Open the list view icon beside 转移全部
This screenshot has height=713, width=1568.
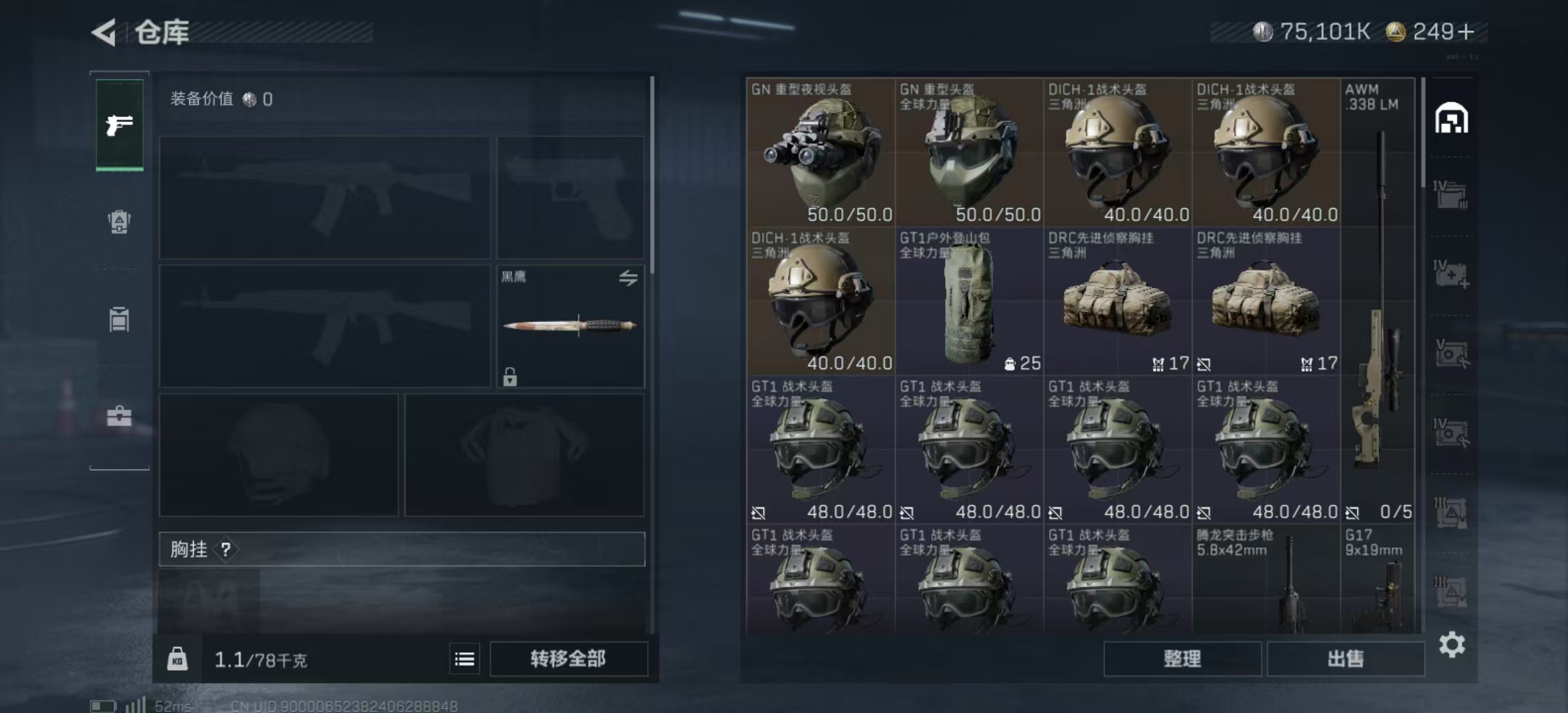(465, 659)
